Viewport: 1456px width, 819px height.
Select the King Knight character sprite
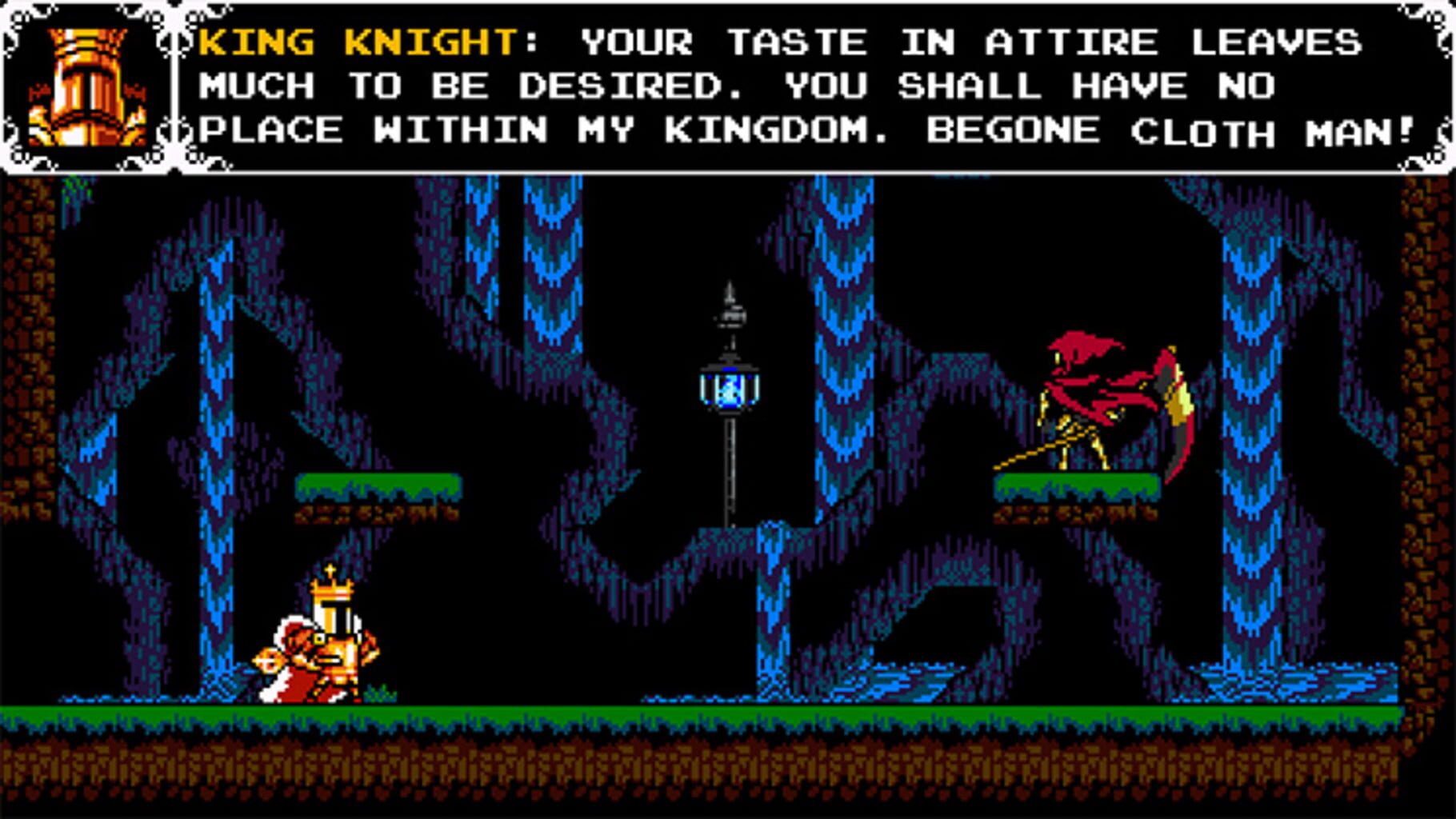point(324,640)
